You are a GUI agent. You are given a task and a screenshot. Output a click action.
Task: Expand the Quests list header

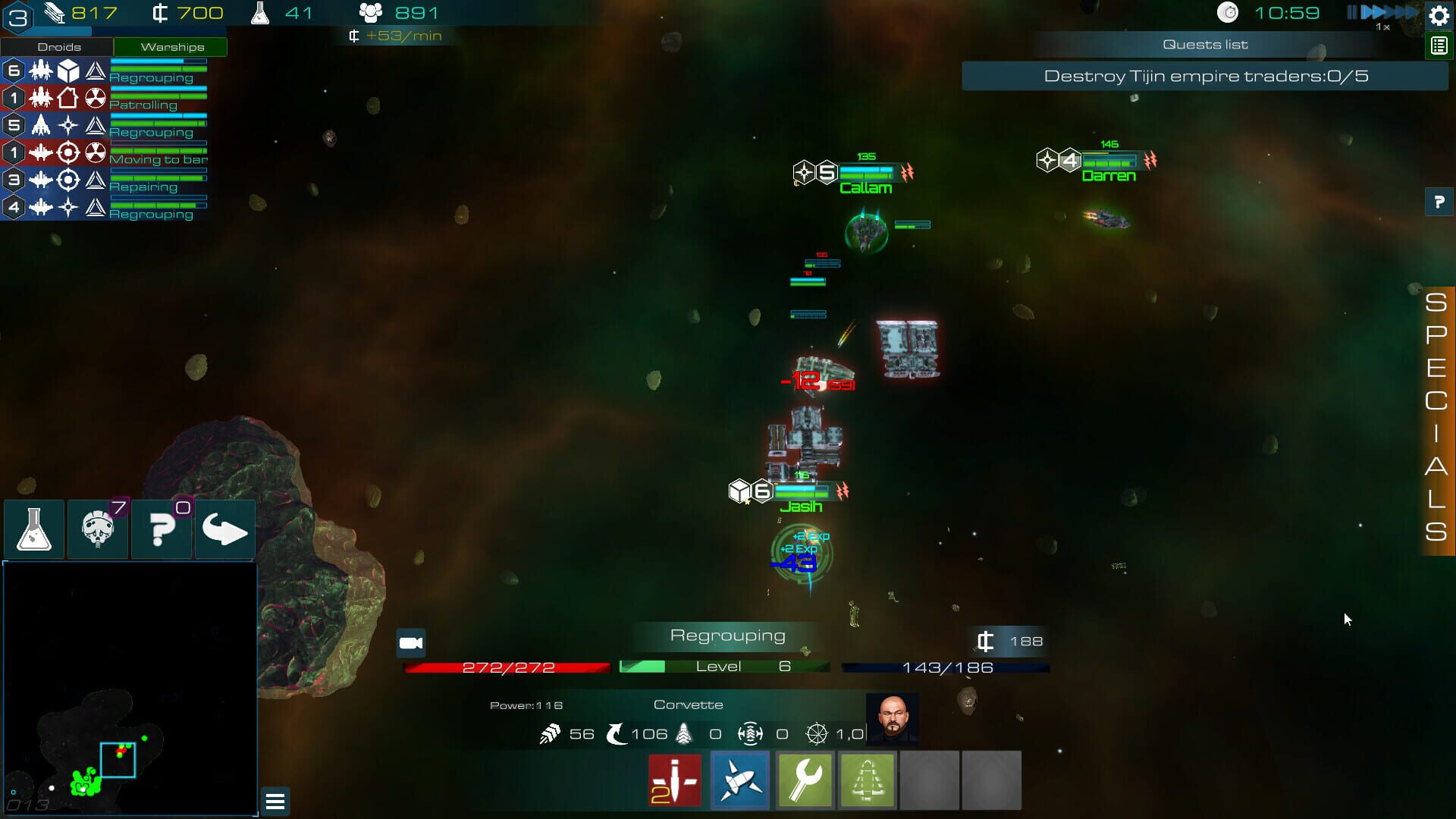(1204, 44)
